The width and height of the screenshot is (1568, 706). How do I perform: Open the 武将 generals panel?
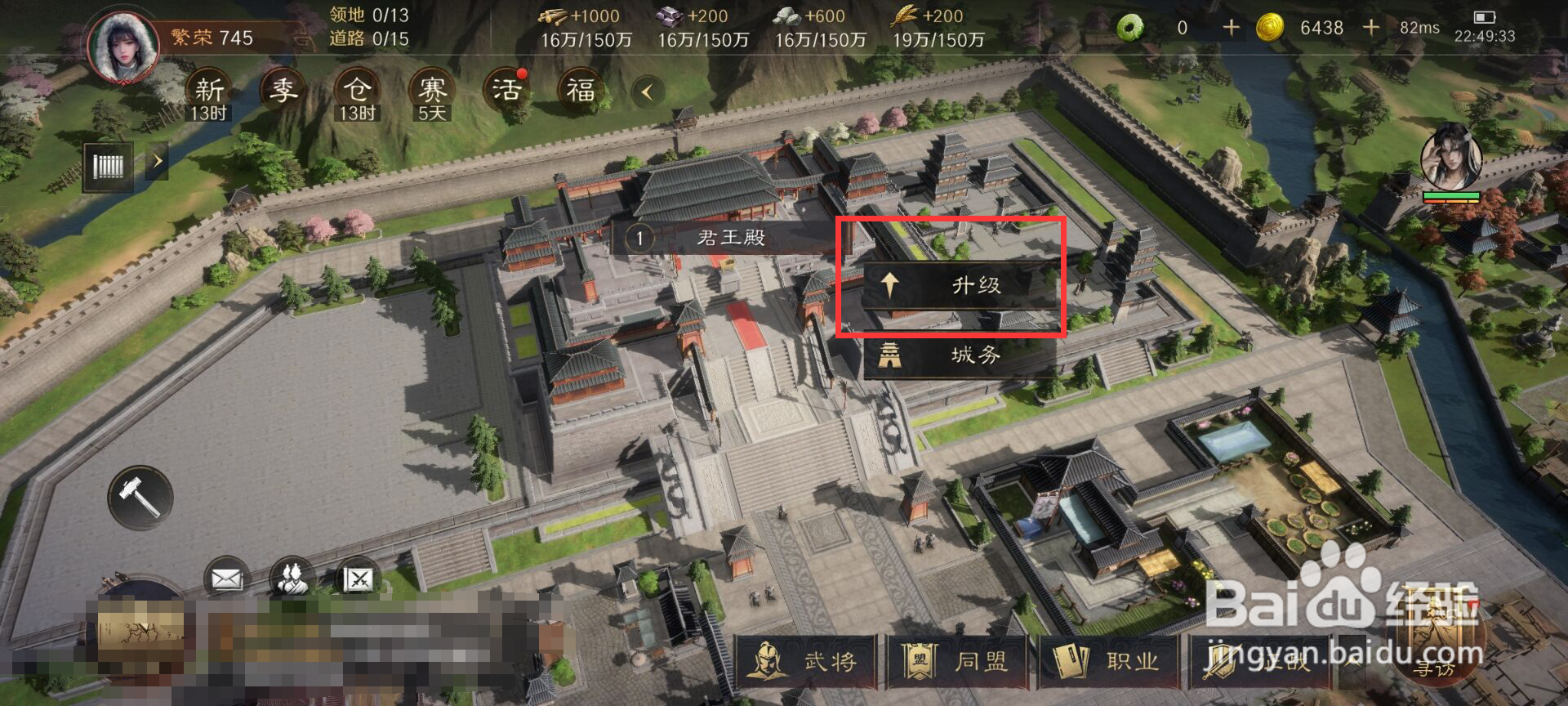804,664
